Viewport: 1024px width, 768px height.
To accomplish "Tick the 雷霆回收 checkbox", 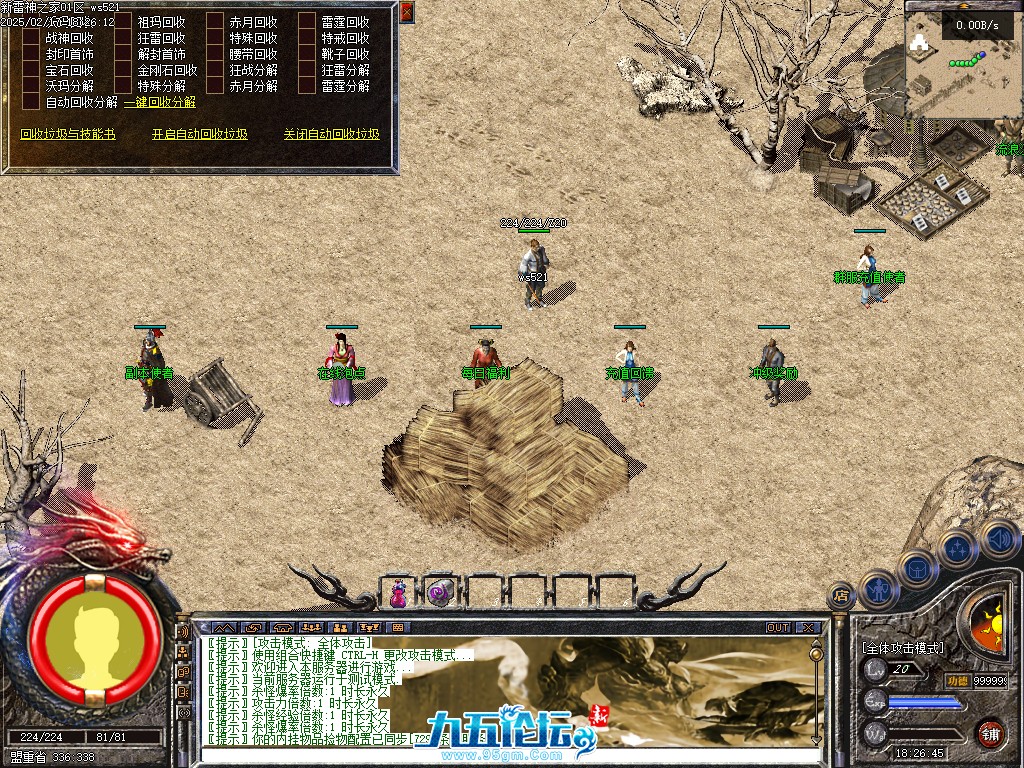I will click(x=307, y=22).
